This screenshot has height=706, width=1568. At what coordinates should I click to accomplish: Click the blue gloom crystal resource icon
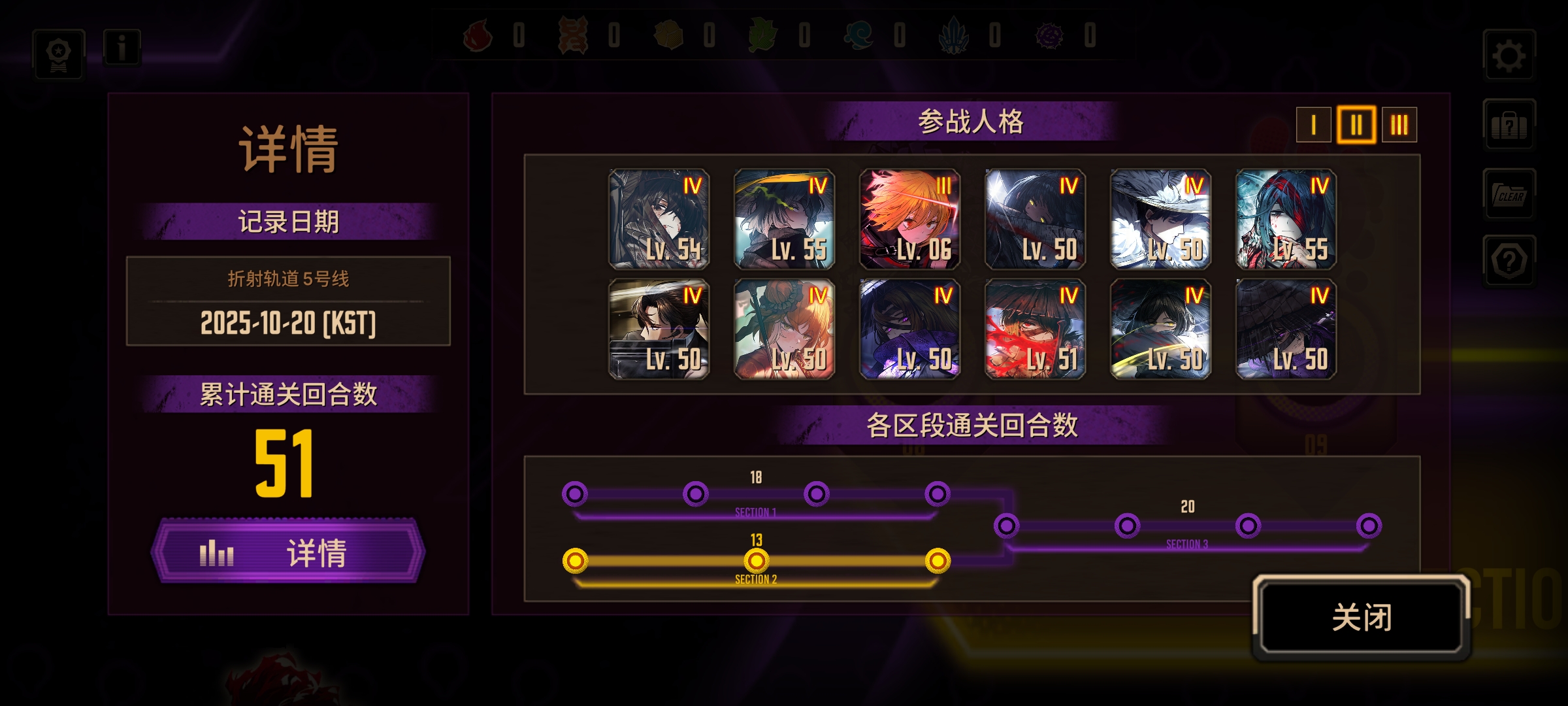coord(953,37)
